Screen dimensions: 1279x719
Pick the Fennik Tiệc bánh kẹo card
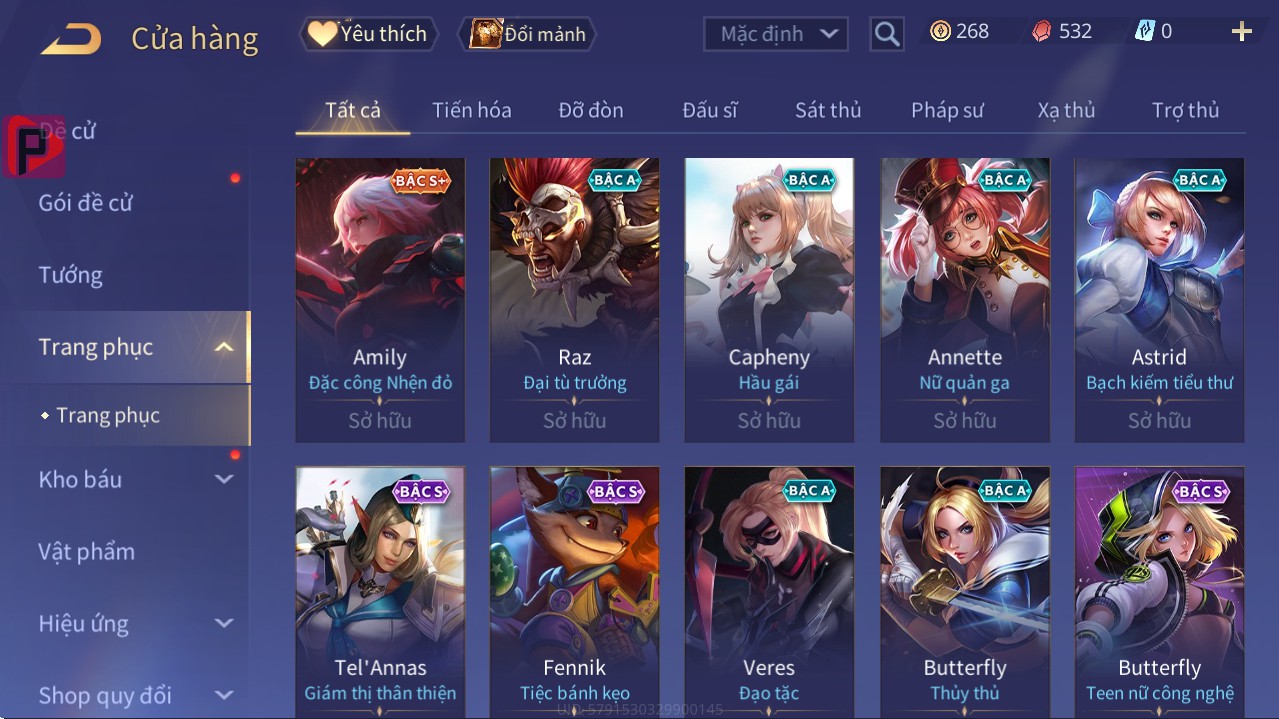[x=574, y=590]
